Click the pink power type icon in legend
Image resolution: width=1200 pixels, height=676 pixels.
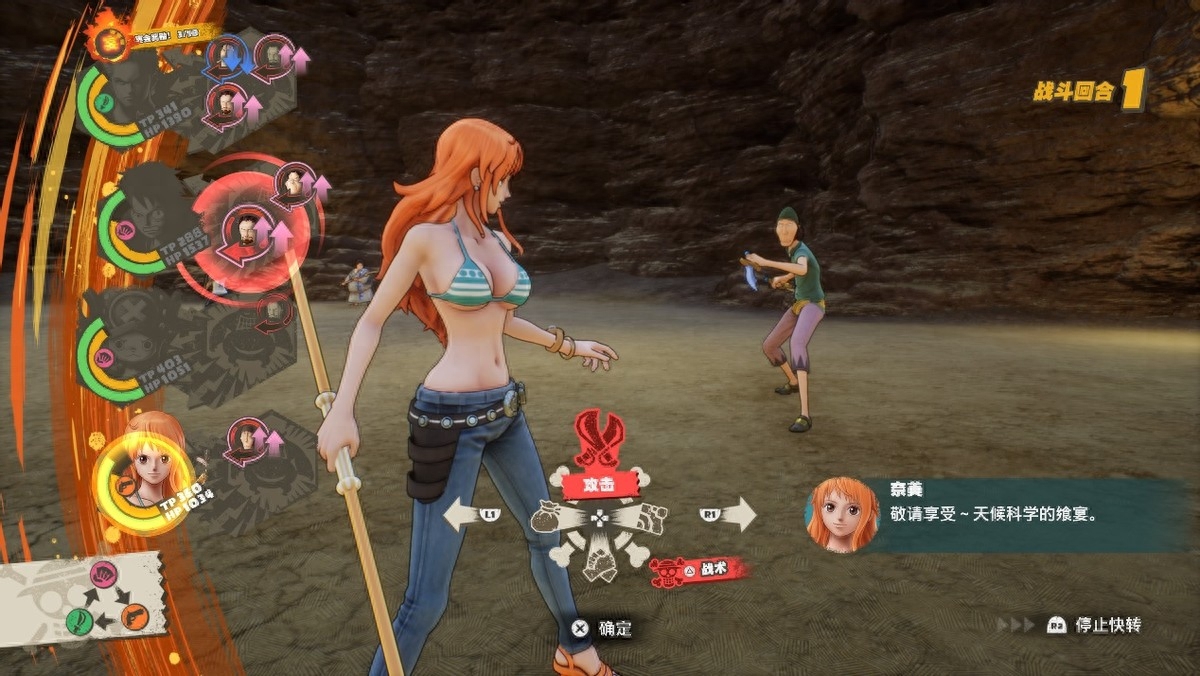(103, 575)
